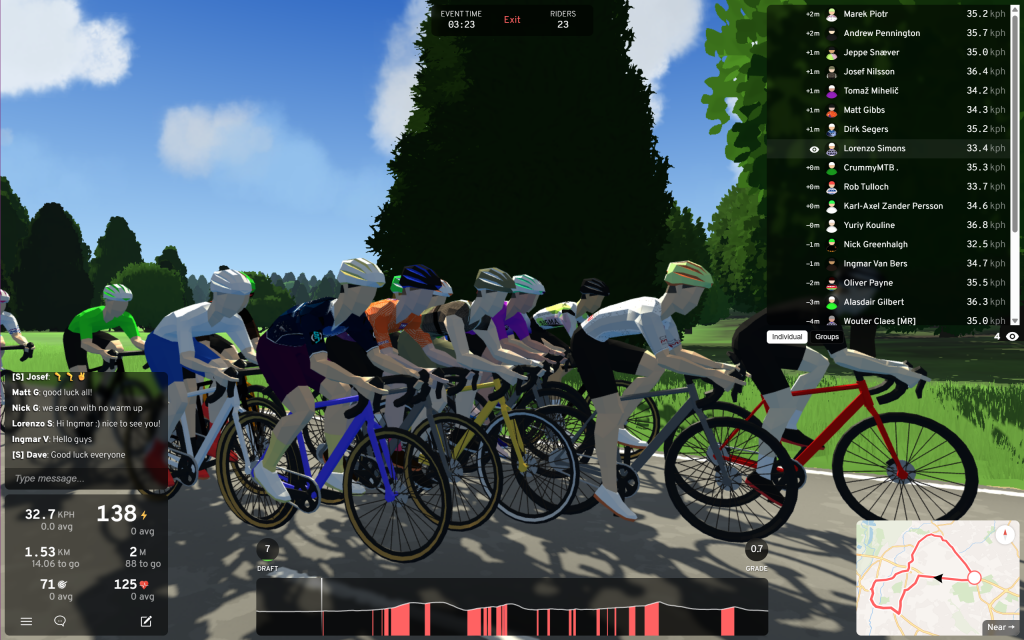This screenshot has width=1024, height=640.
Task: Switch to the Groups tab
Action: 827,337
